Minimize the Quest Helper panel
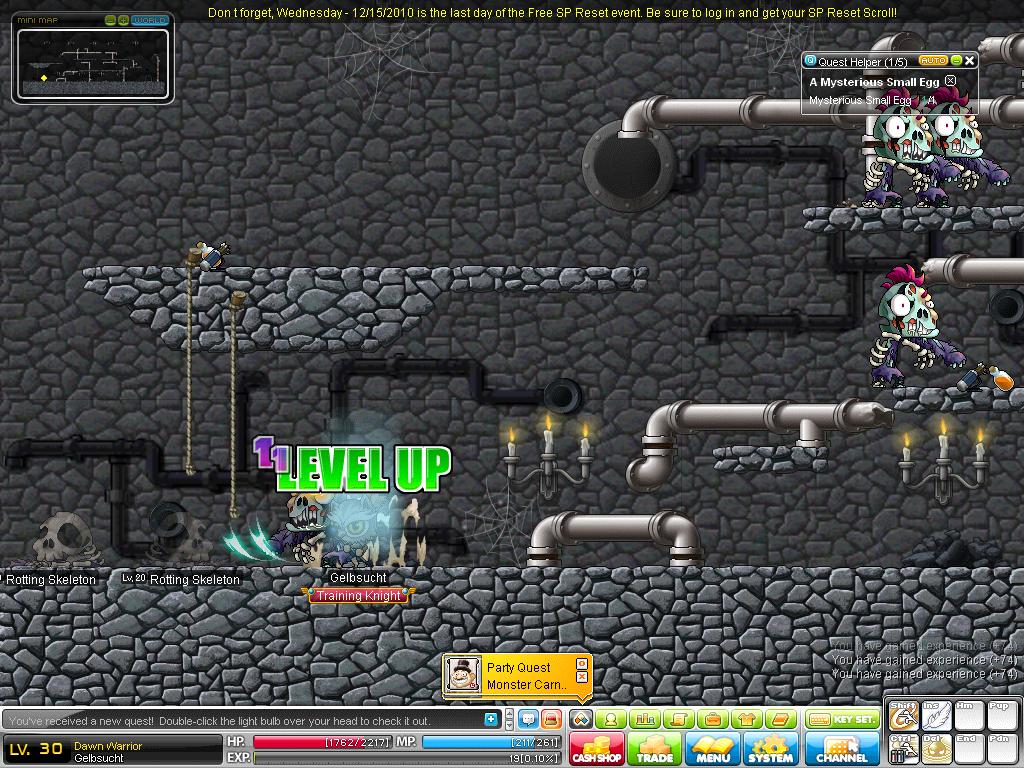 click(x=956, y=61)
